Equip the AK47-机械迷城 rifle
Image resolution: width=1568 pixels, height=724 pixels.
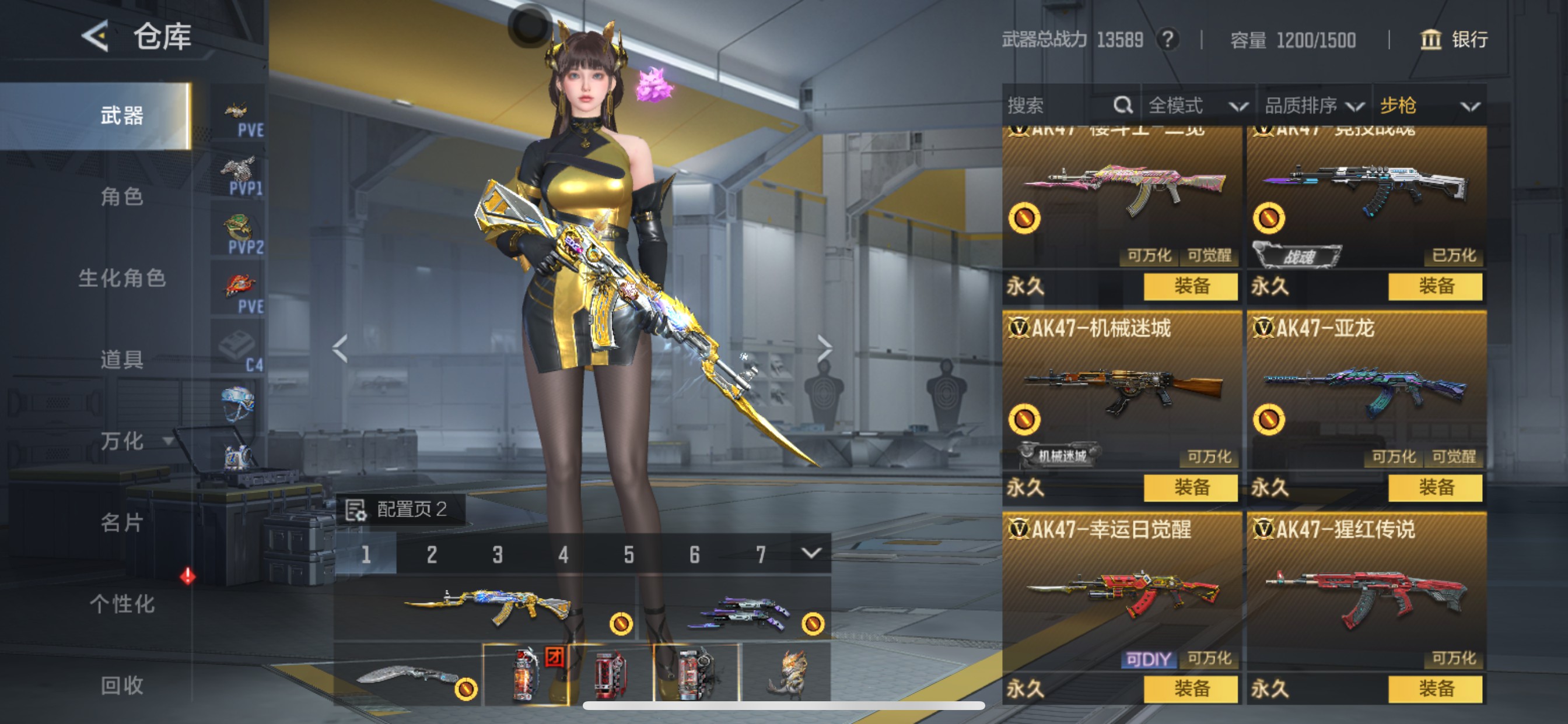pos(1190,487)
